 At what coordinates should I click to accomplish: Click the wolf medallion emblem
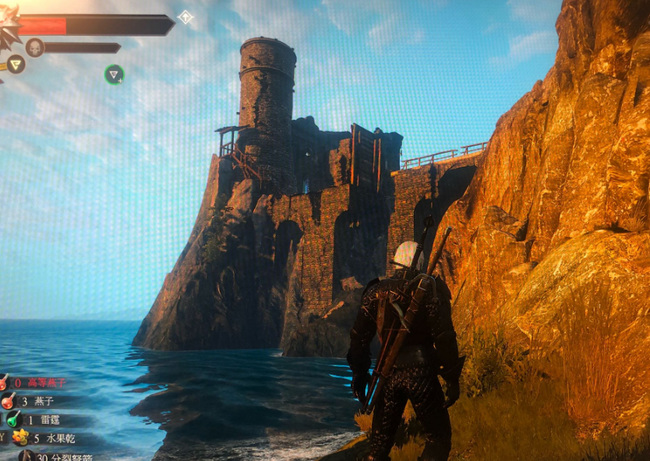click(x=8, y=32)
